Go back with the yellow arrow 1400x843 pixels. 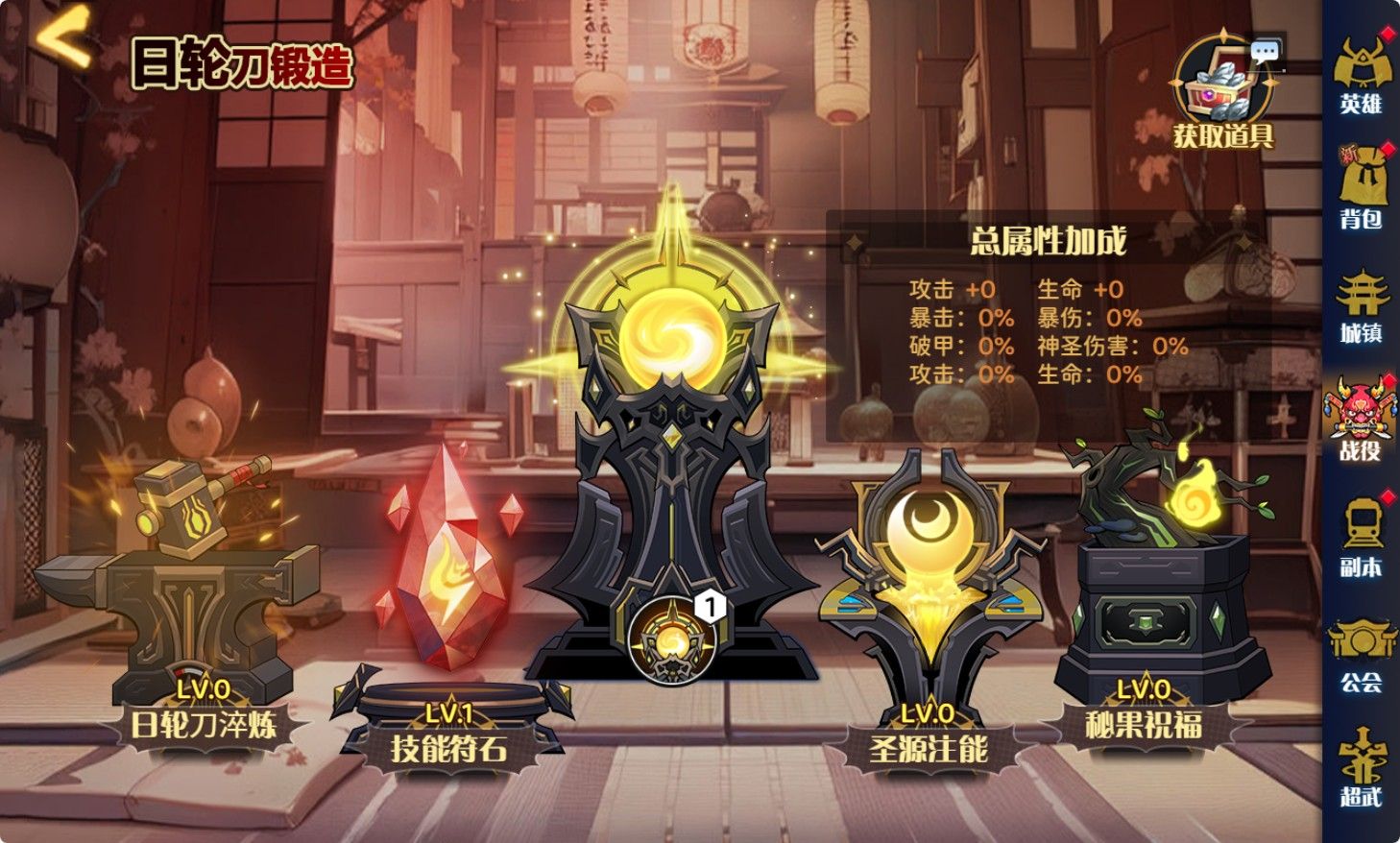click(x=65, y=38)
